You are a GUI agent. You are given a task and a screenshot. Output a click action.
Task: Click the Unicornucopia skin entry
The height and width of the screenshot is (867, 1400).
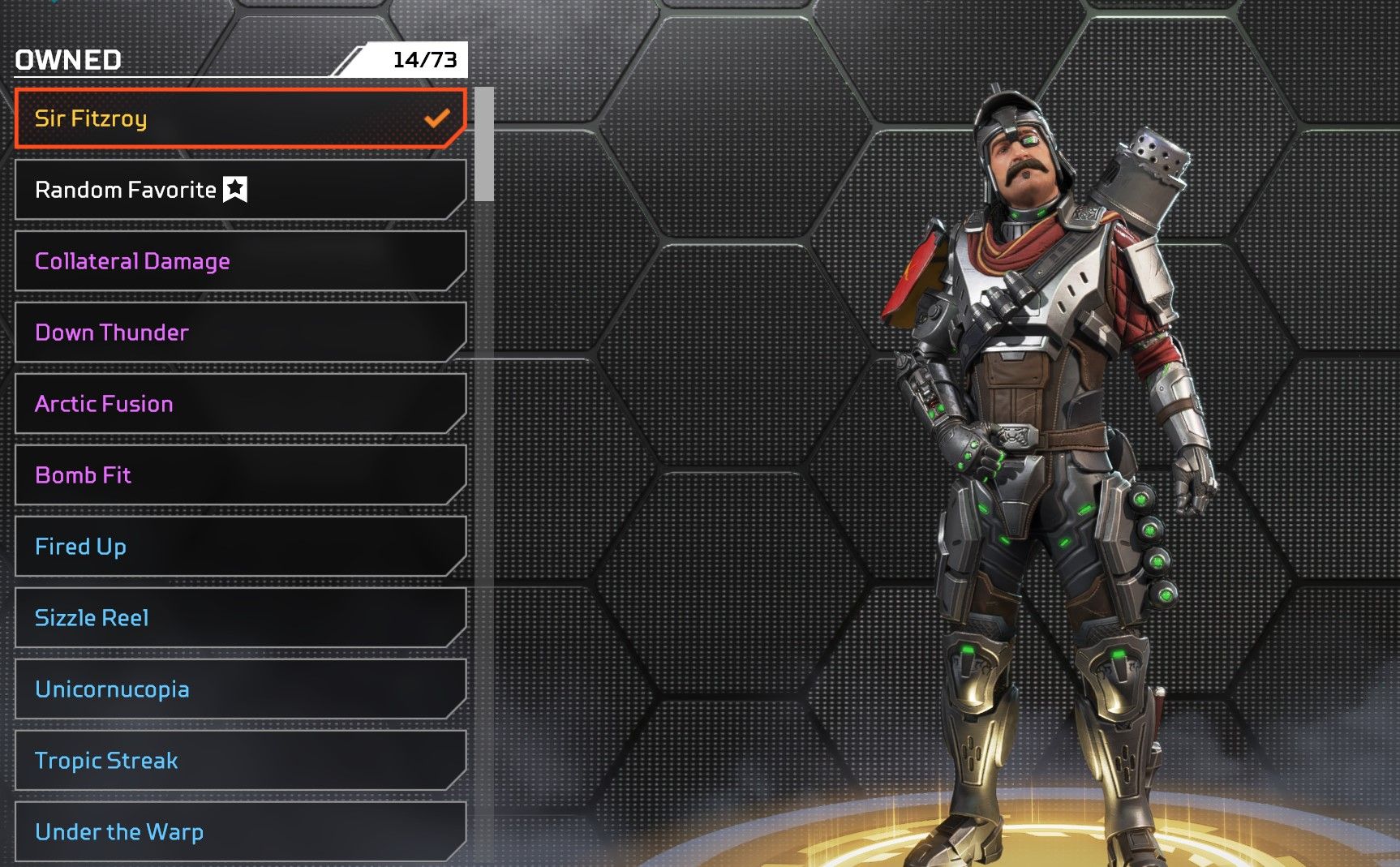tap(240, 689)
